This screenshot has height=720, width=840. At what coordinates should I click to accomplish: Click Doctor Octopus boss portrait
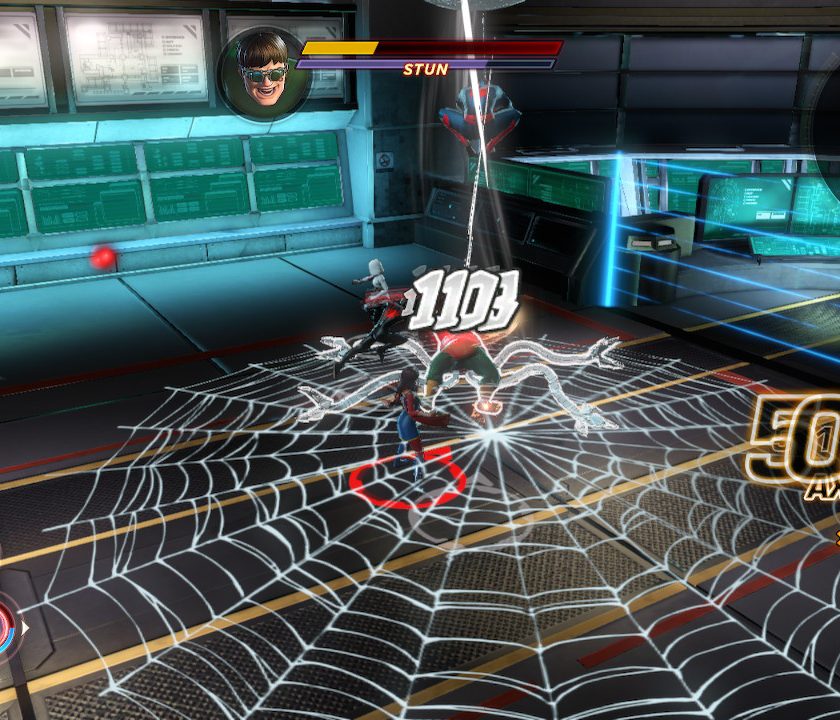click(x=263, y=73)
